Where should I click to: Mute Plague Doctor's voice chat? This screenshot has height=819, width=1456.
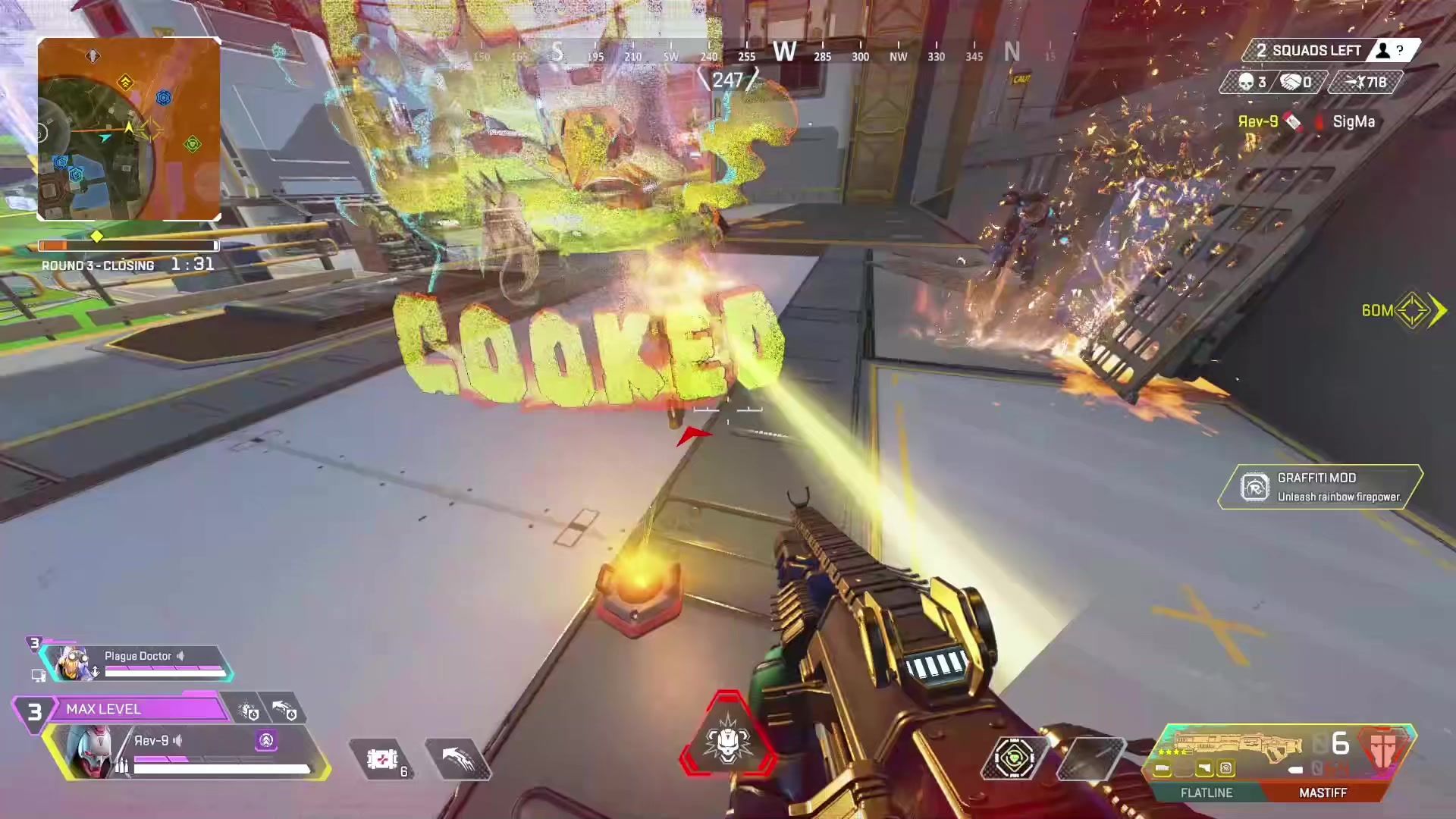180,657
